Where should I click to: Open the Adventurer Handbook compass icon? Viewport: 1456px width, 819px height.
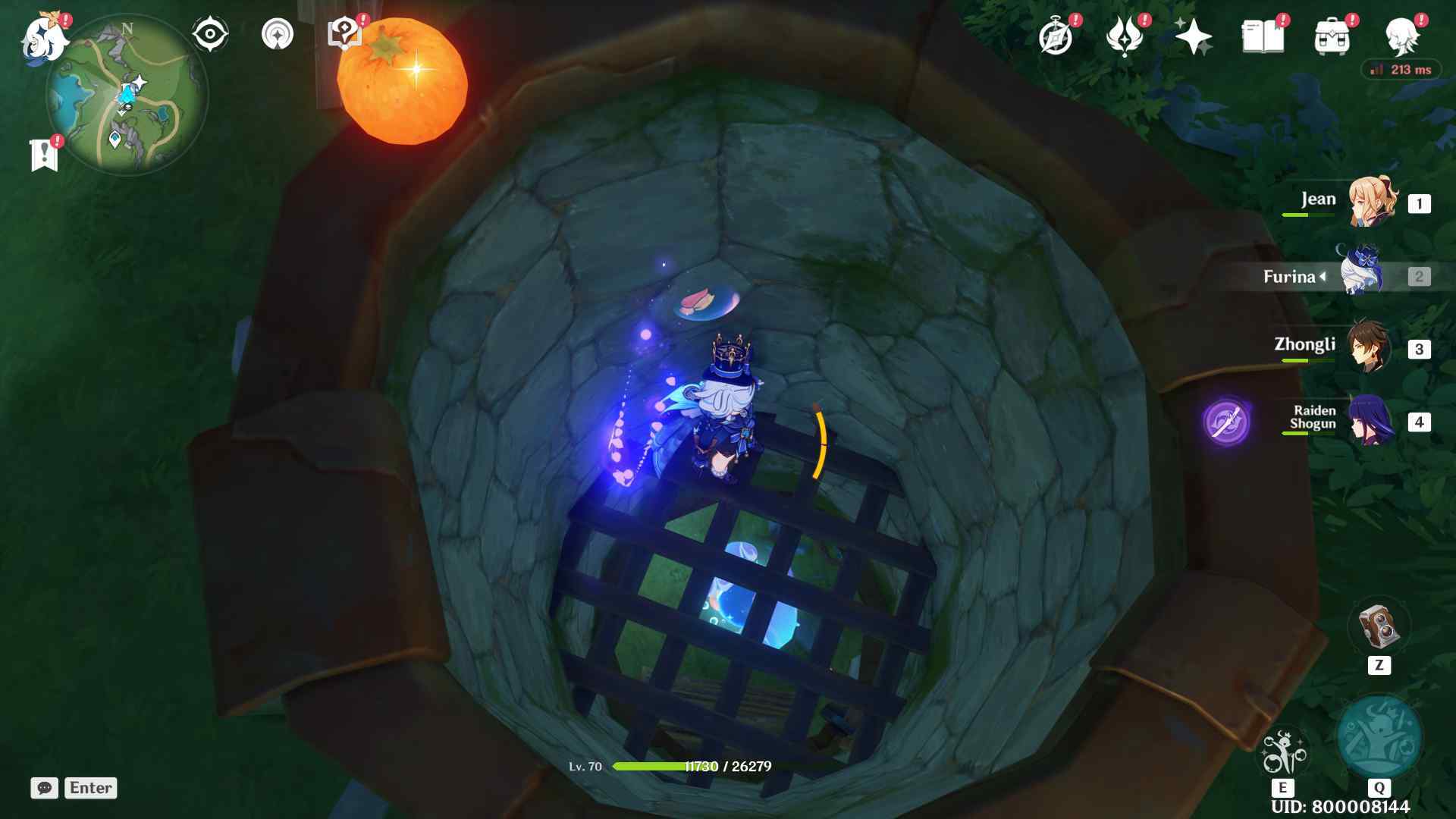pos(1056,36)
